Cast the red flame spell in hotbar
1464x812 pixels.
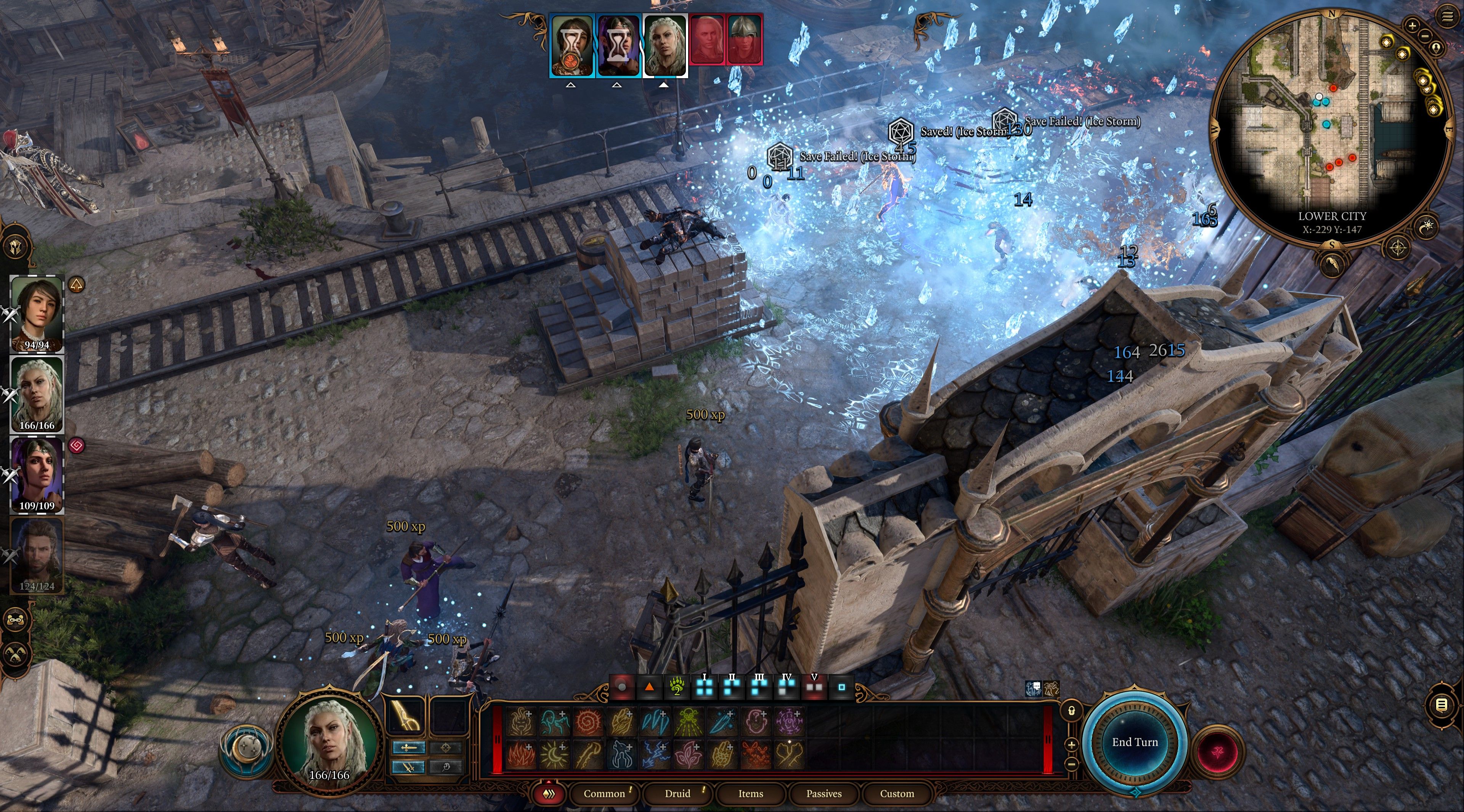point(520,754)
